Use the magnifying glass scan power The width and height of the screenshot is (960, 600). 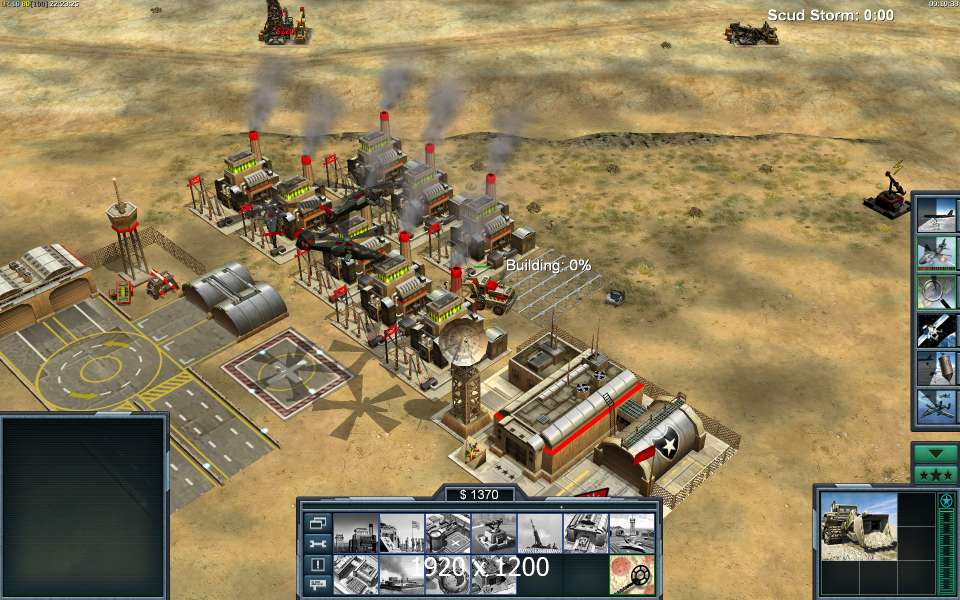pyautogui.click(x=938, y=291)
